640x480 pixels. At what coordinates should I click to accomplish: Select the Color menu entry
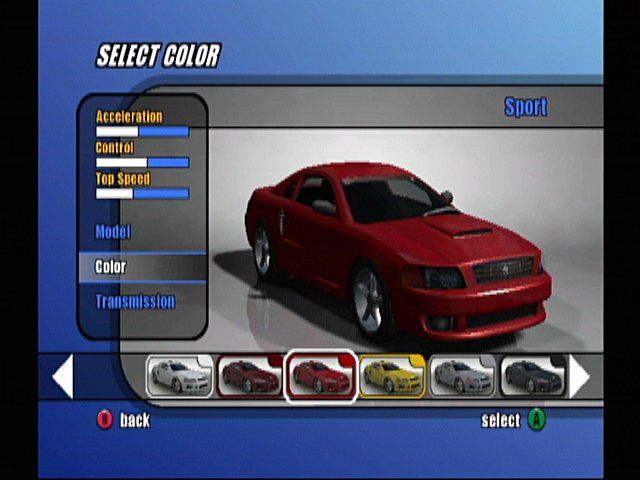tap(111, 267)
